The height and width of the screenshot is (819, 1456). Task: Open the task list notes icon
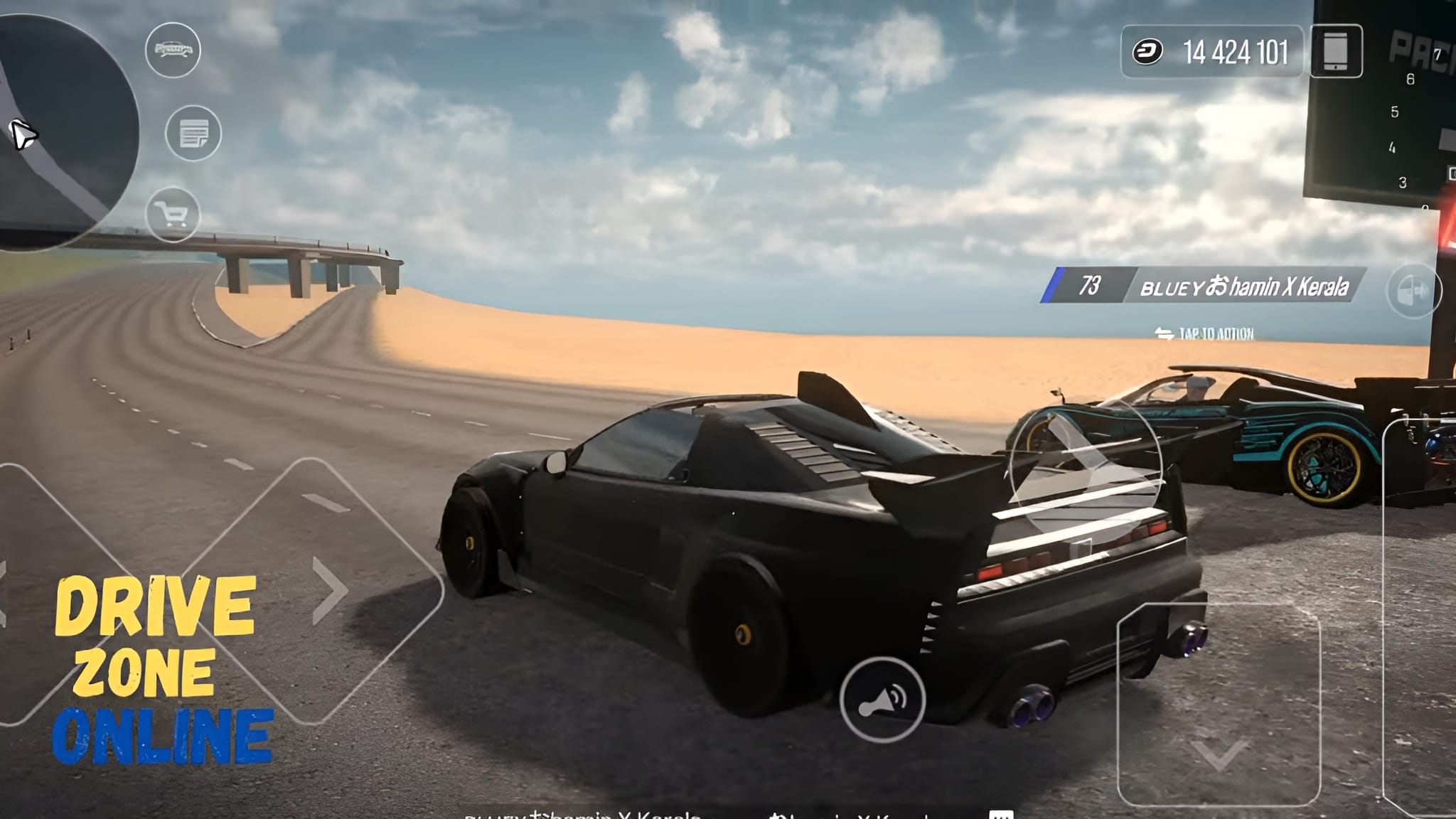[193, 133]
